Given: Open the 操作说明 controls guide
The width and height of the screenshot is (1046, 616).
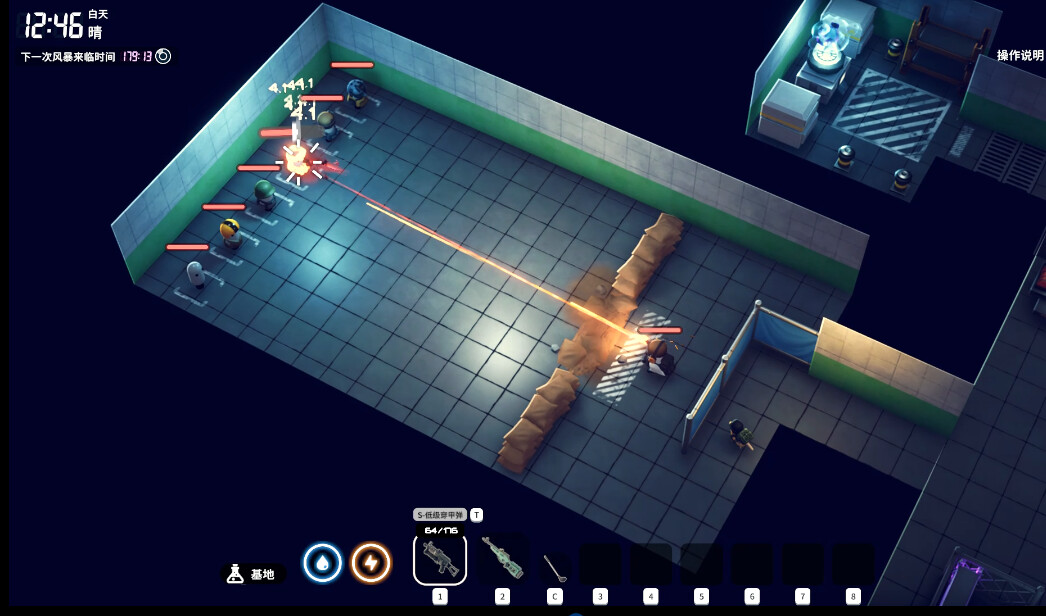Looking at the screenshot, I should click(x=1019, y=56).
